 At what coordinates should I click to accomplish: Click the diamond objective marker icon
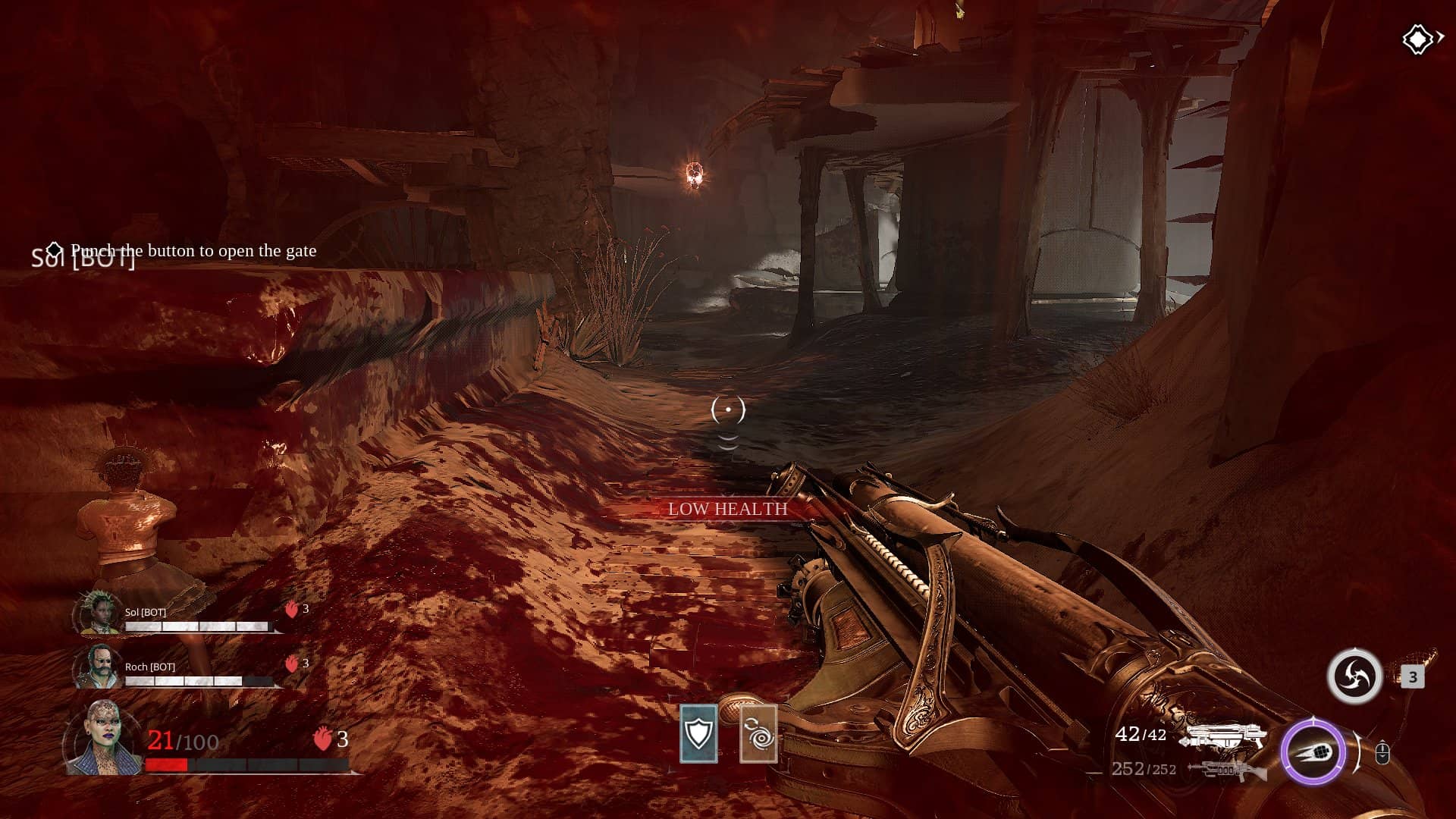point(1417,39)
